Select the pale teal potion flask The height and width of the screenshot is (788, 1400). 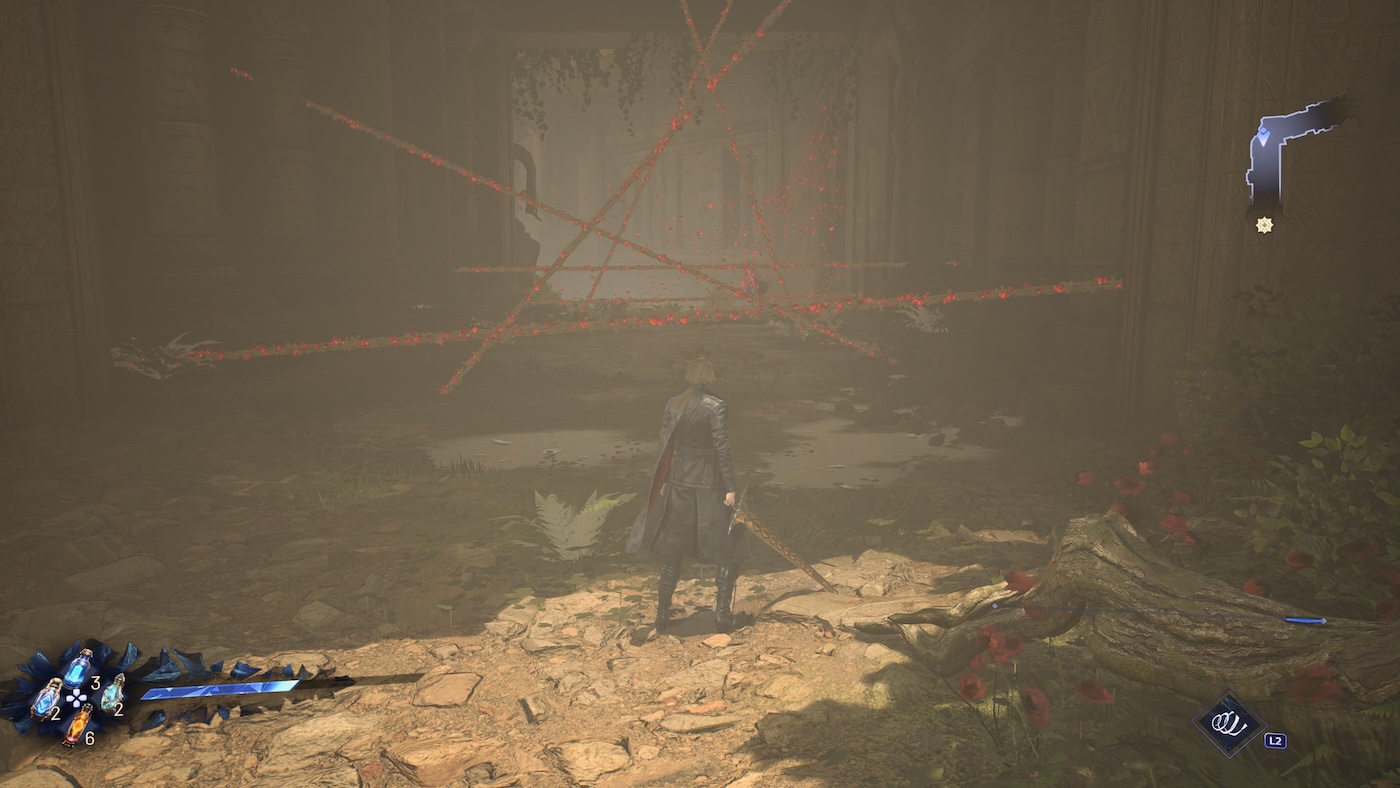[x=111, y=692]
